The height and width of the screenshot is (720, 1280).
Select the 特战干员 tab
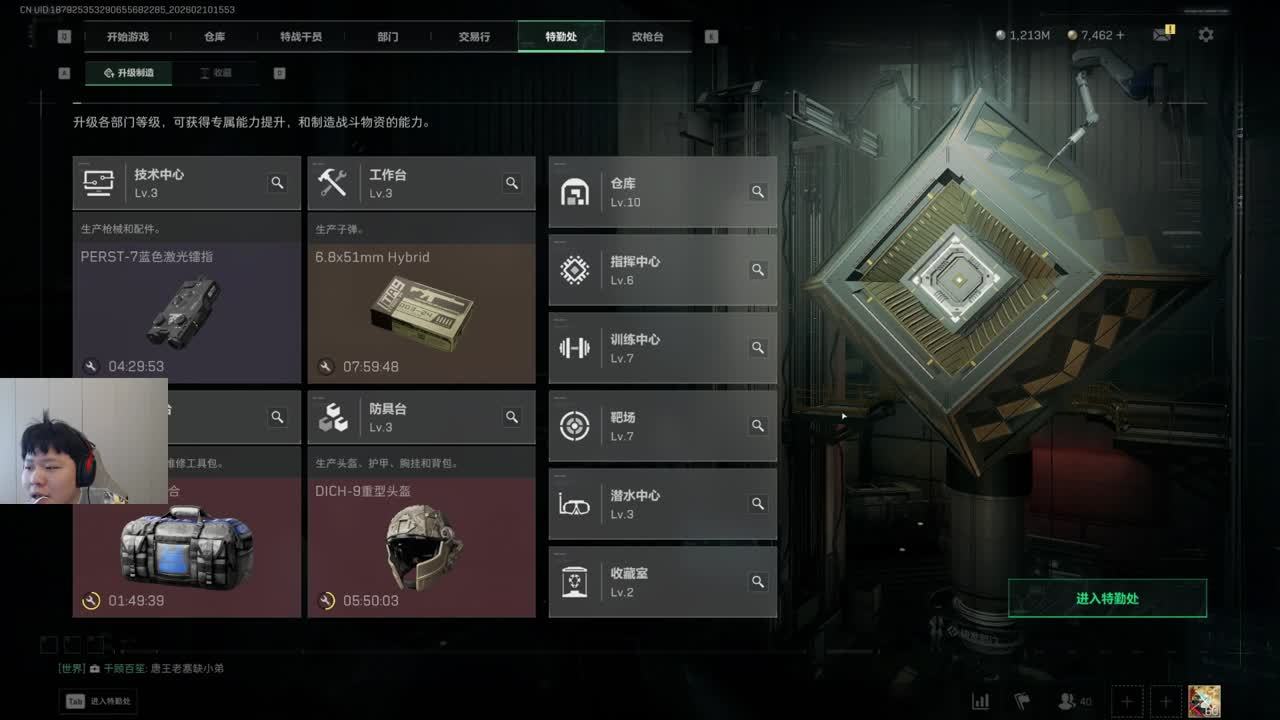301,37
